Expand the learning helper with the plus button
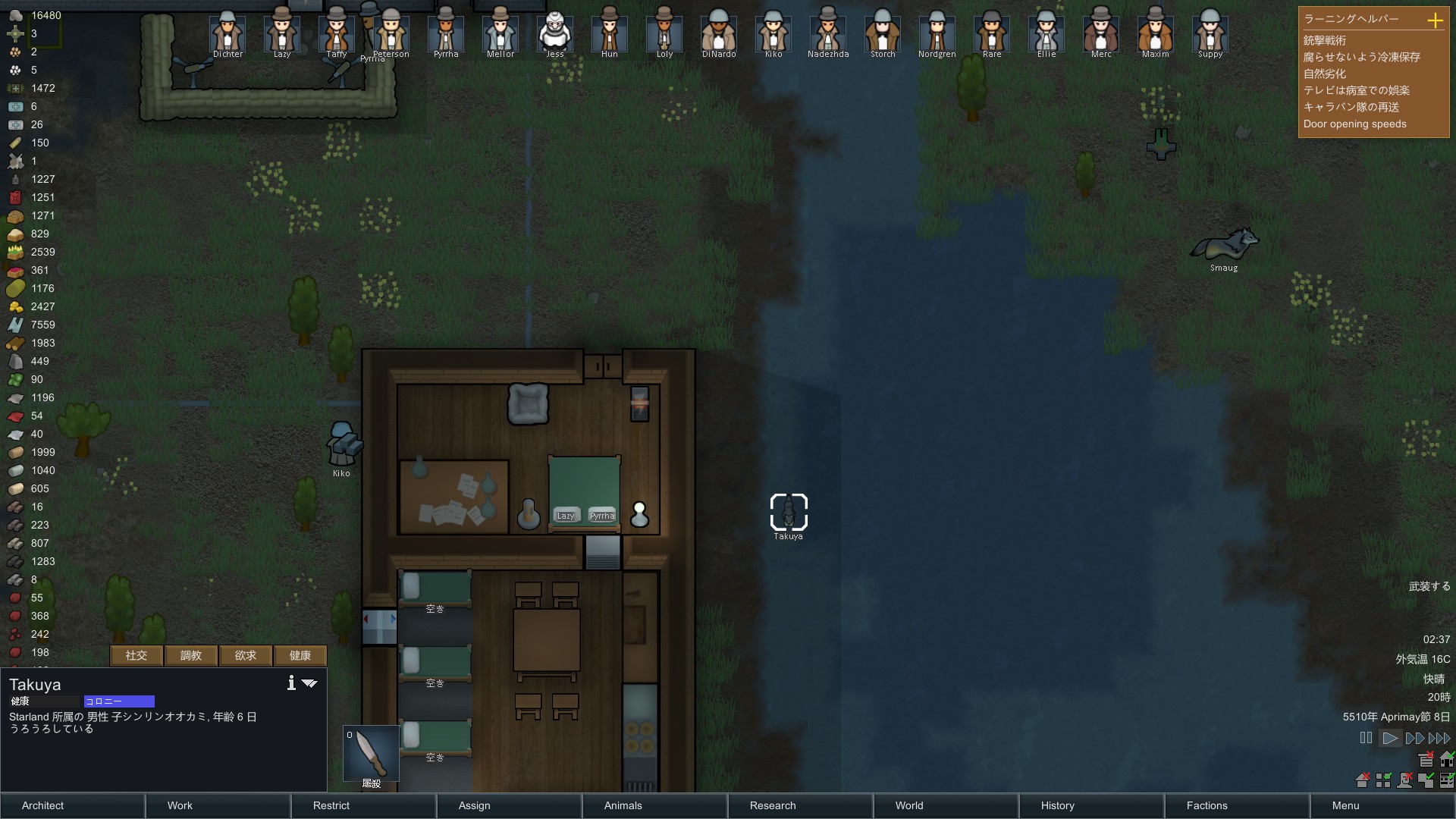1456x819 pixels. click(1436, 21)
